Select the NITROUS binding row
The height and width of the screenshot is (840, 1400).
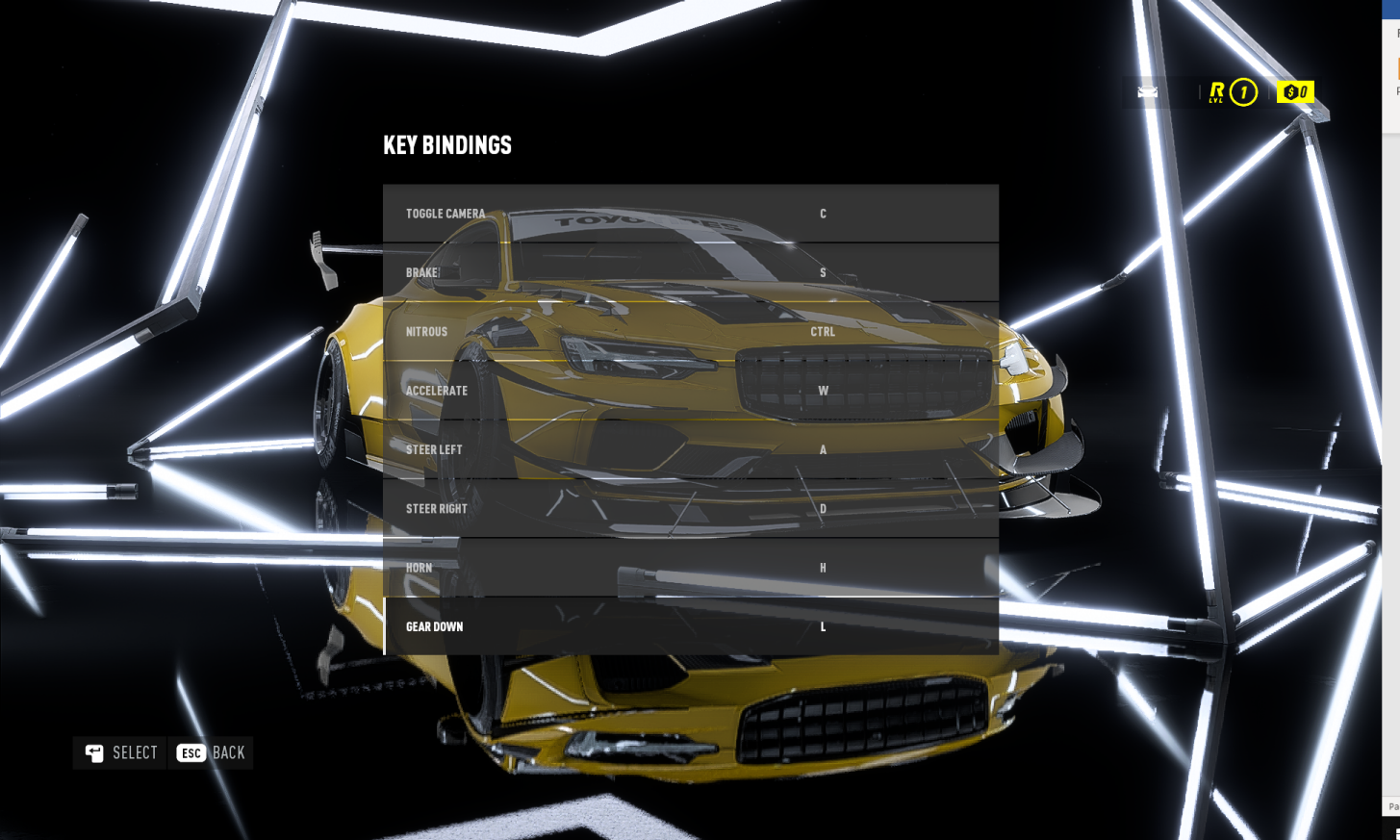(x=690, y=331)
